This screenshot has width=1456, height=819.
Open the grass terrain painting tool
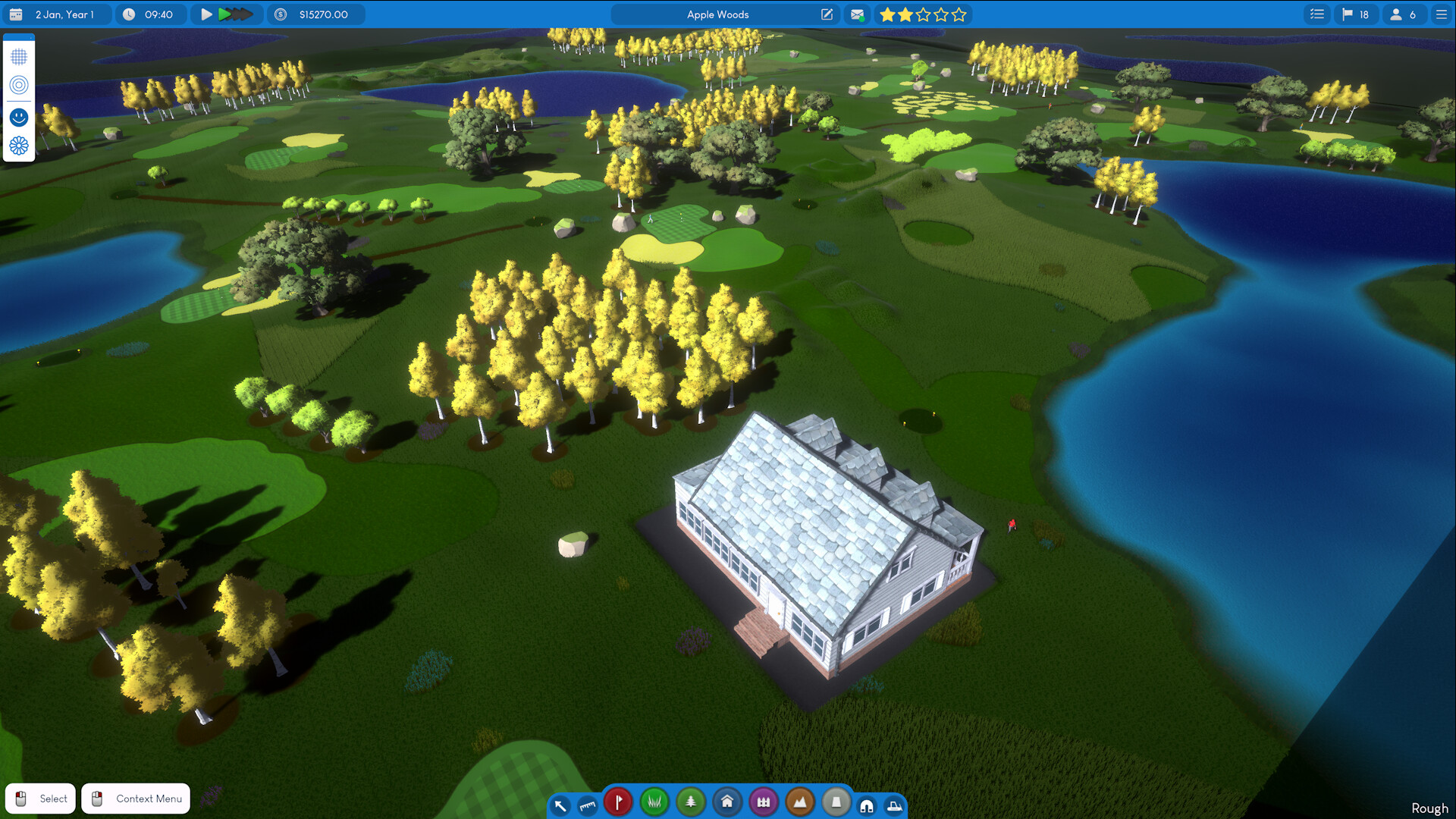coord(654,802)
